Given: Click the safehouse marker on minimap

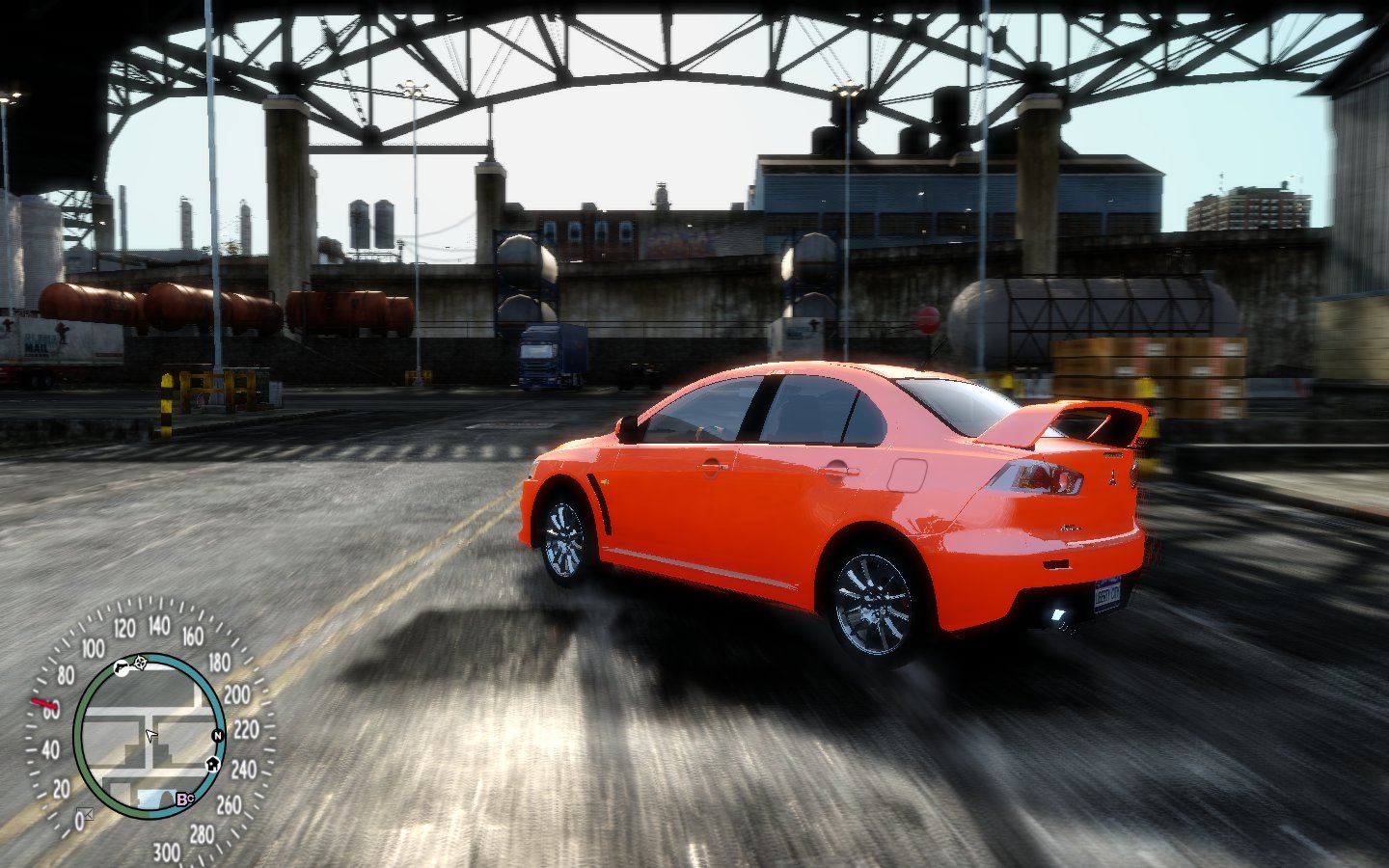Looking at the screenshot, I should coord(212,765).
